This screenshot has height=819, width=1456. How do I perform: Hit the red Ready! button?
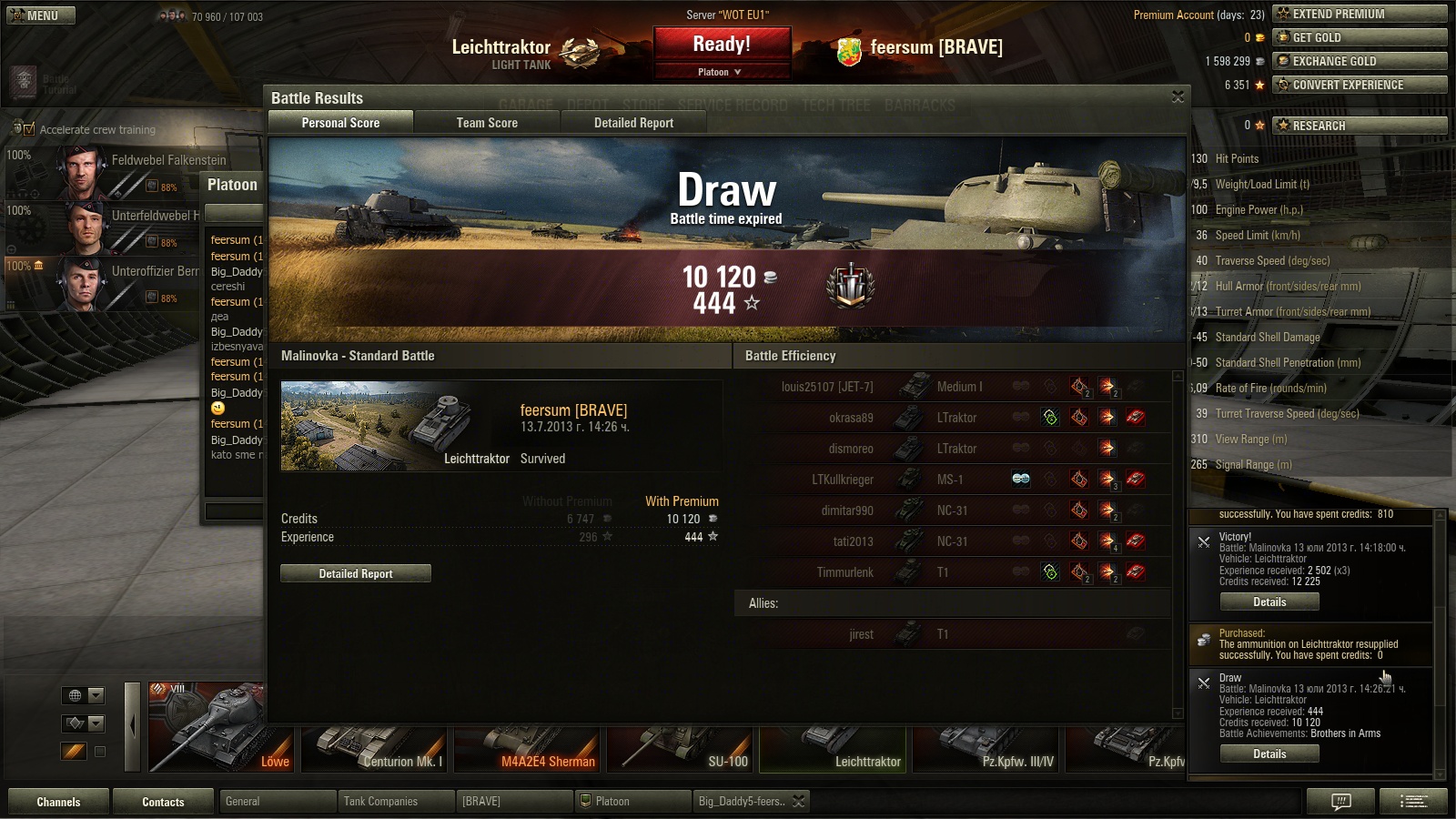tap(722, 44)
